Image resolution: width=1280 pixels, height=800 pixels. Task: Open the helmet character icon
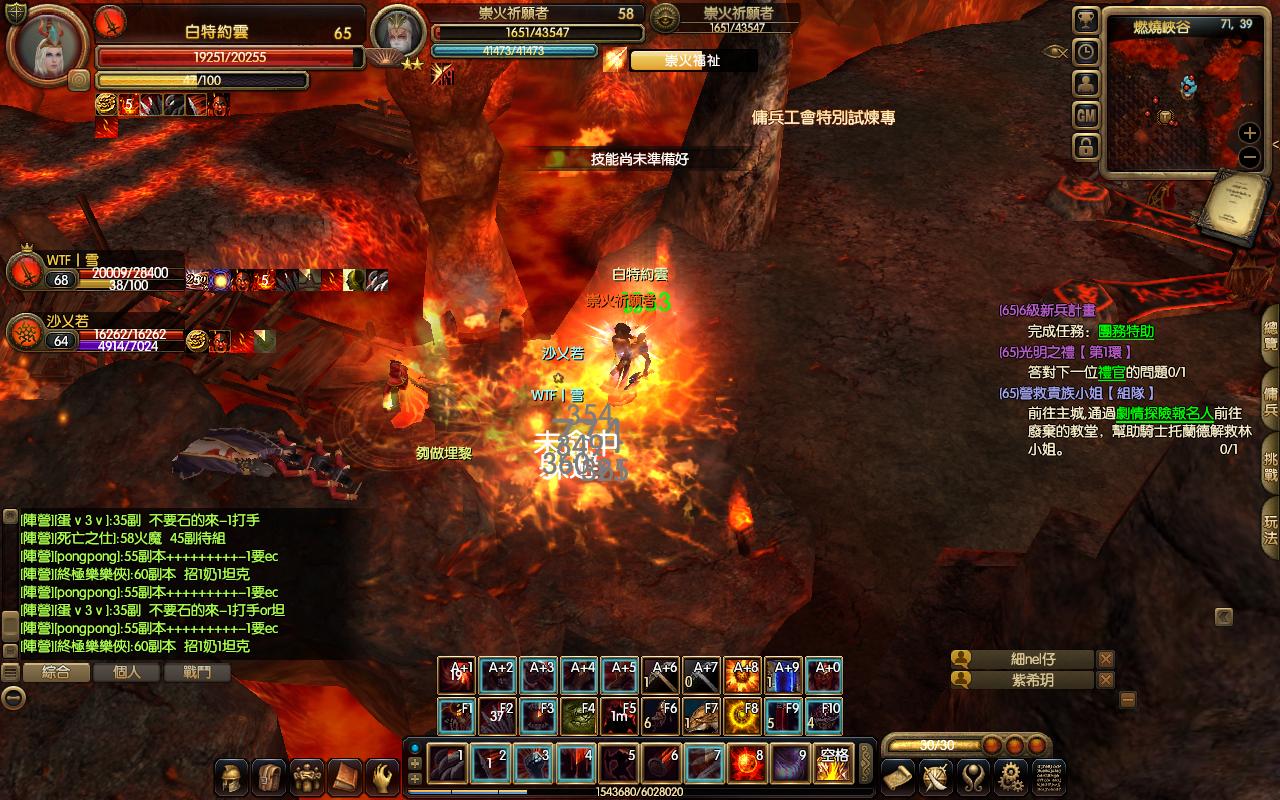(x=231, y=777)
